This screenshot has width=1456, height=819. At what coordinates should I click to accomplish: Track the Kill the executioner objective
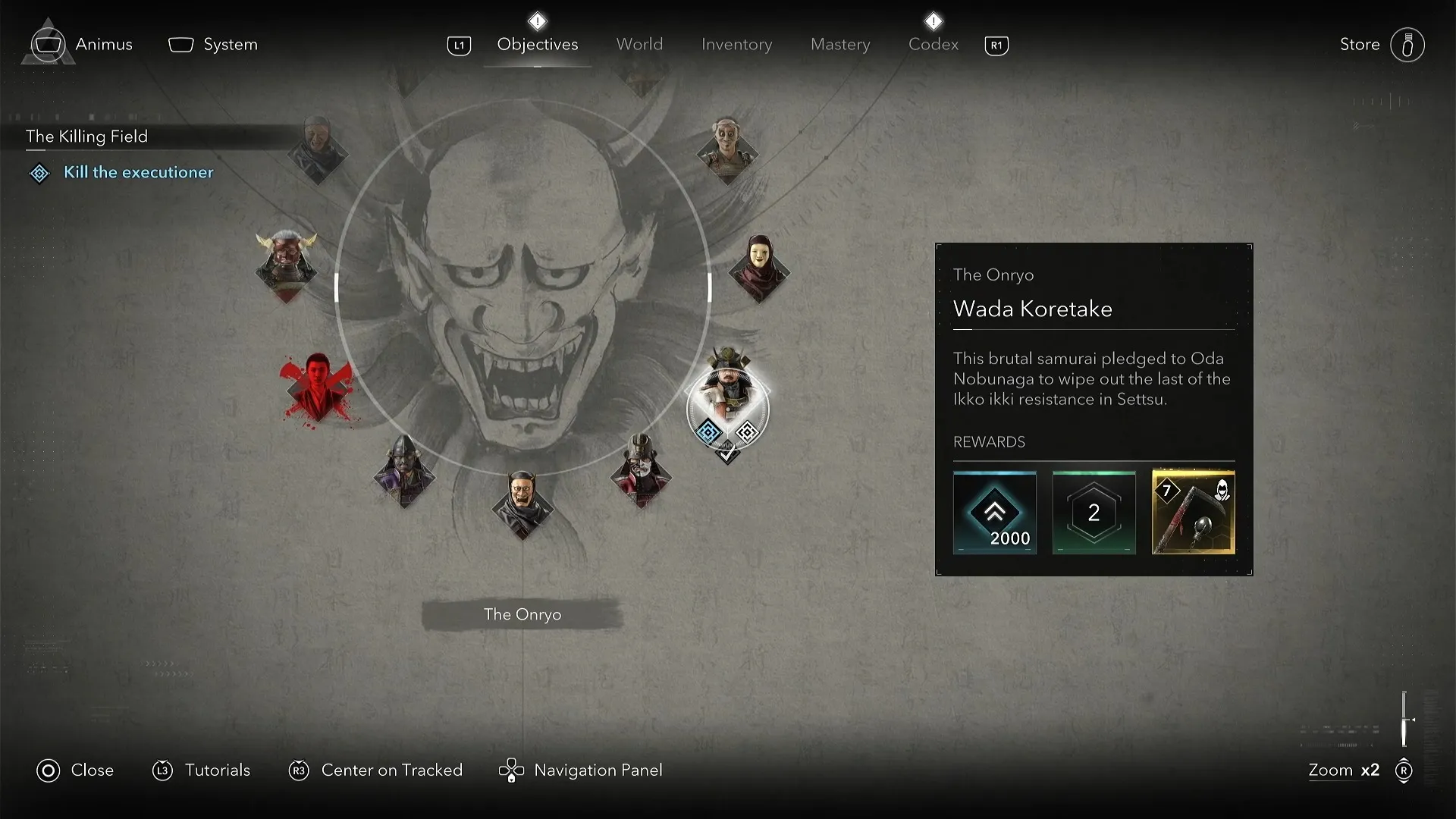[x=137, y=173]
